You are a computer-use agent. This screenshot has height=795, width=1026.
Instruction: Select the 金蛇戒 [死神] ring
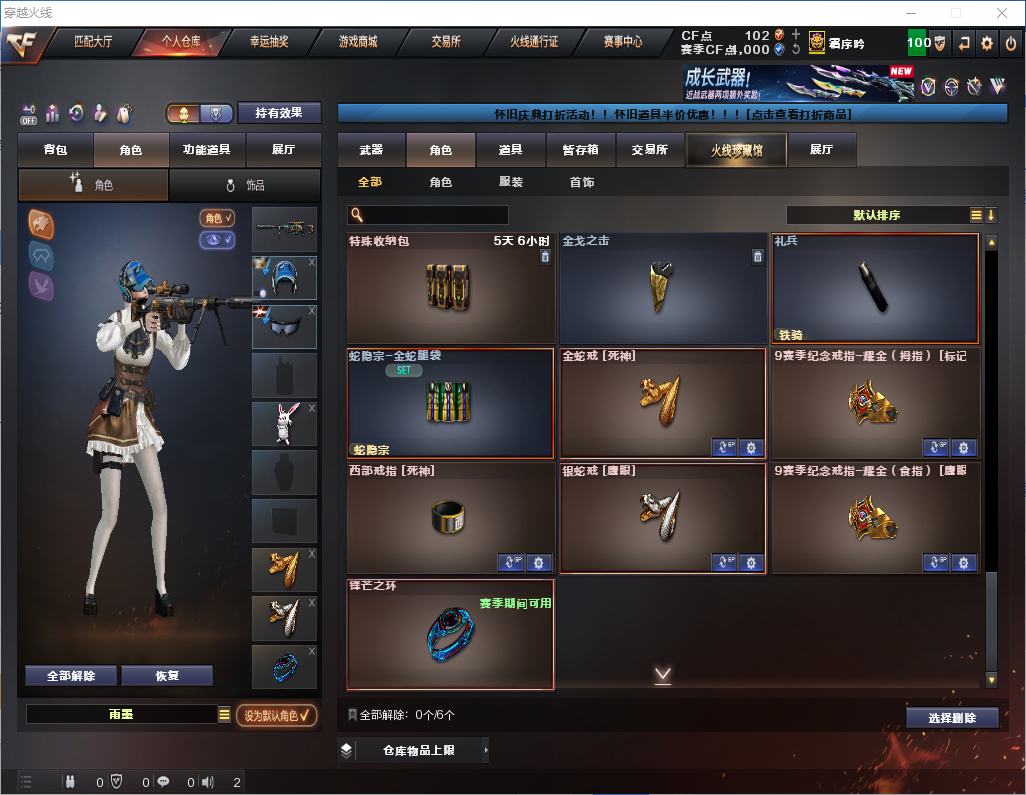click(662, 403)
